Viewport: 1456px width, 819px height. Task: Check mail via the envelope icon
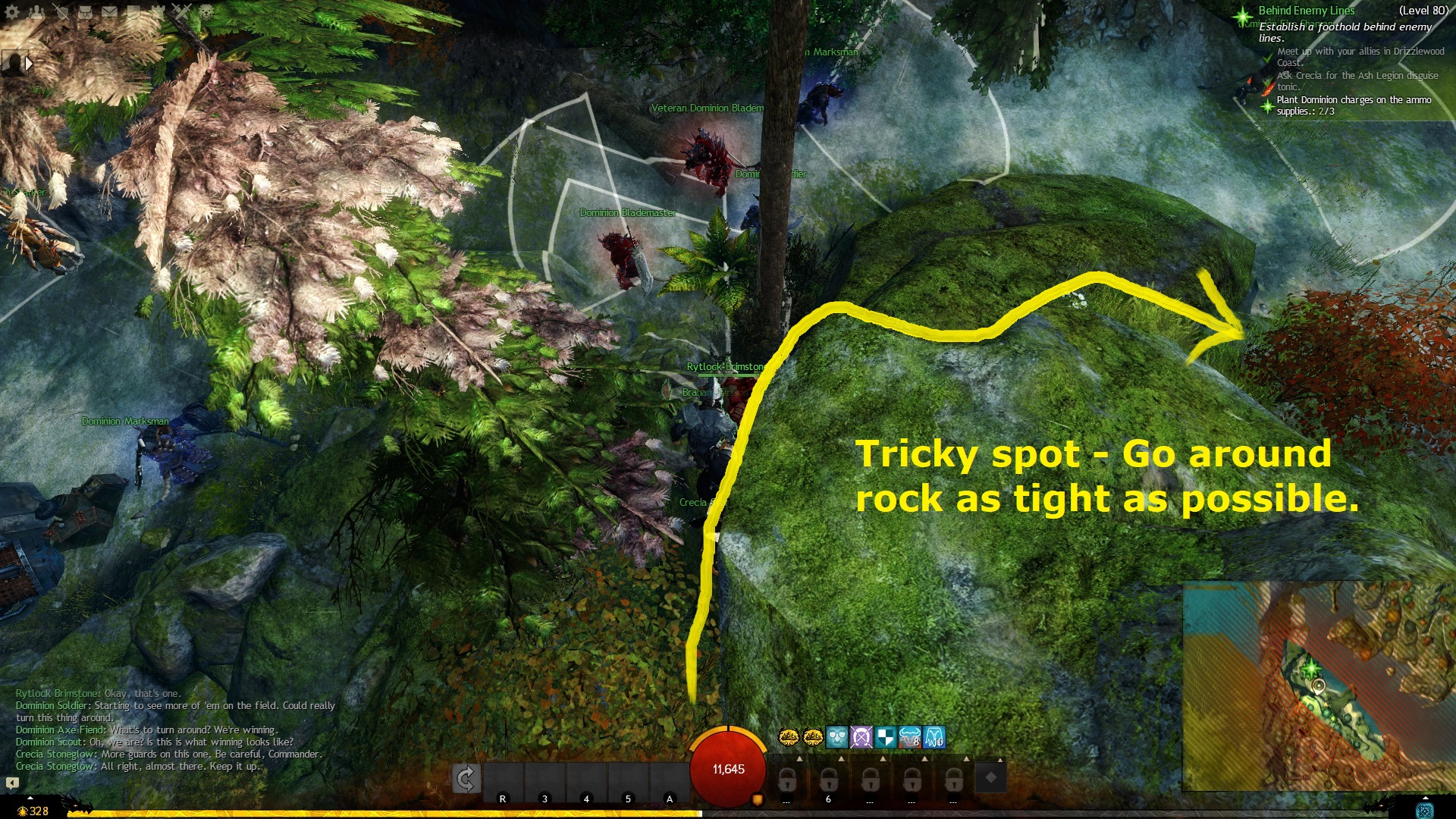click(x=109, y=11)
